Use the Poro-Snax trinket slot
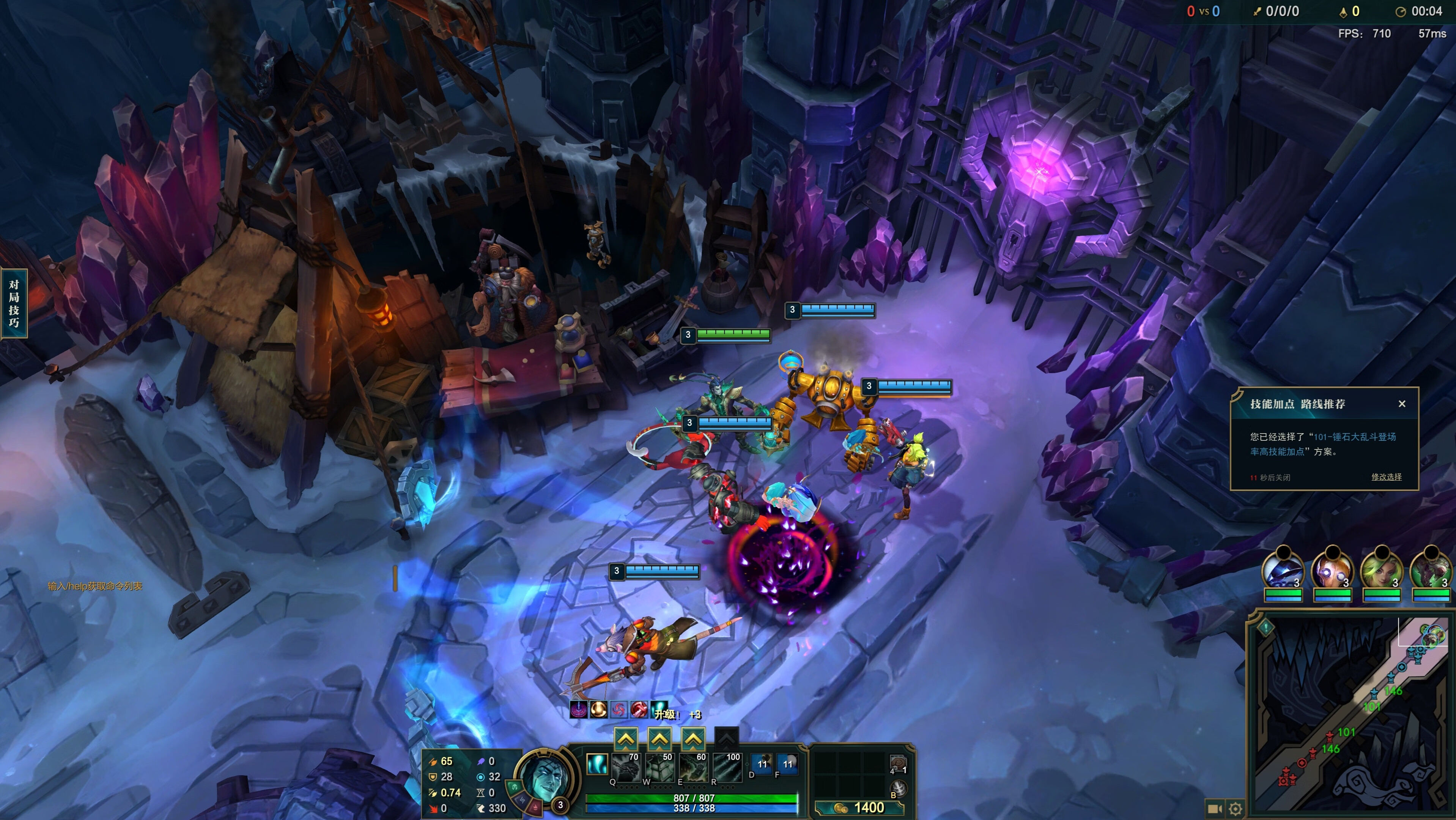 click(x=898, y=763)
